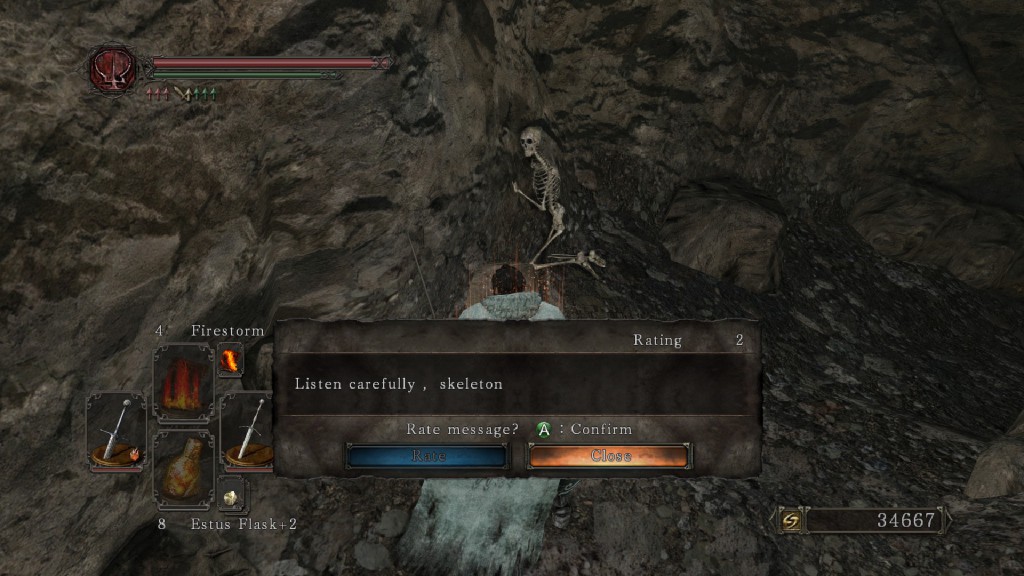Rate the skeleton message

tap(427, 456)
